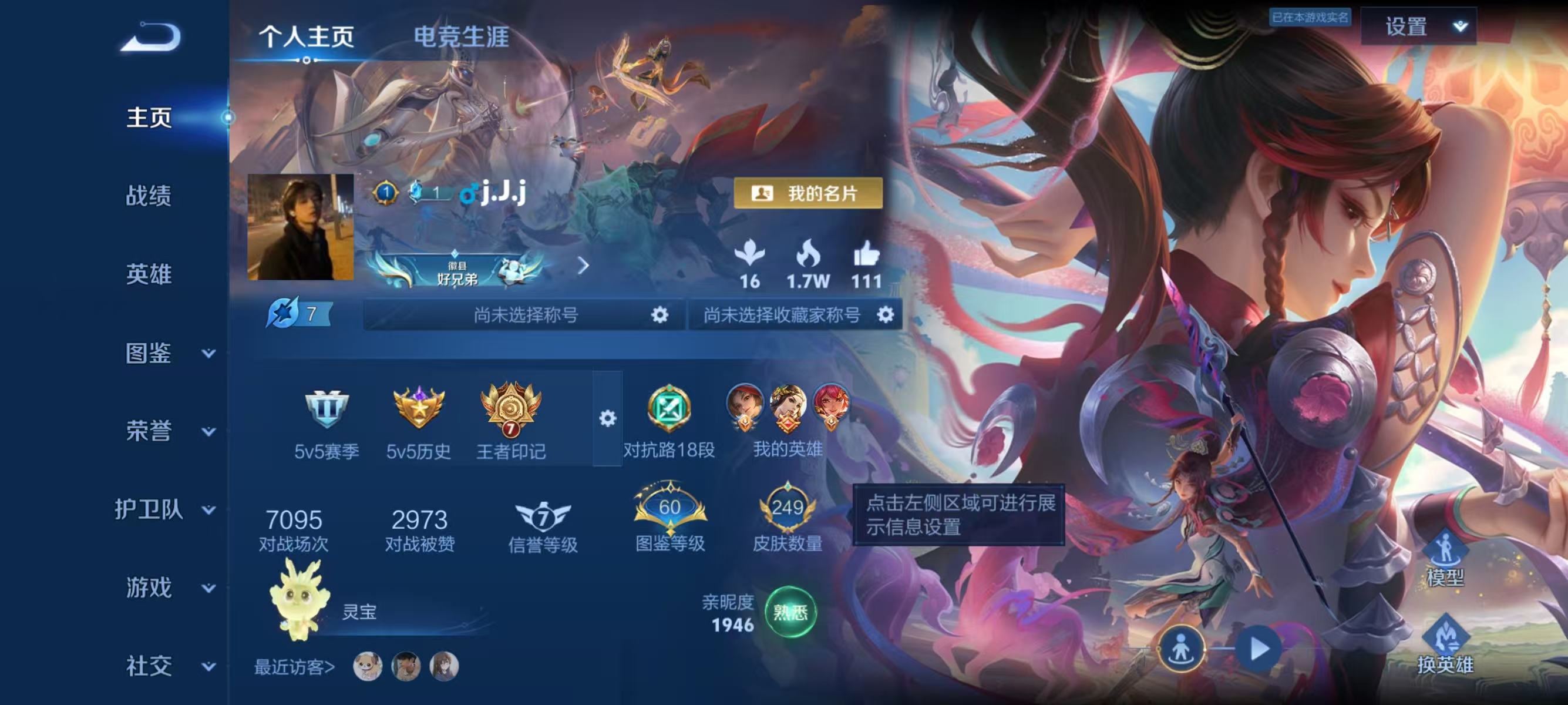This screenshot has width=1568, height=705.
Task: Open the 设置 dropdown
Action: [x=1418, y=27]
